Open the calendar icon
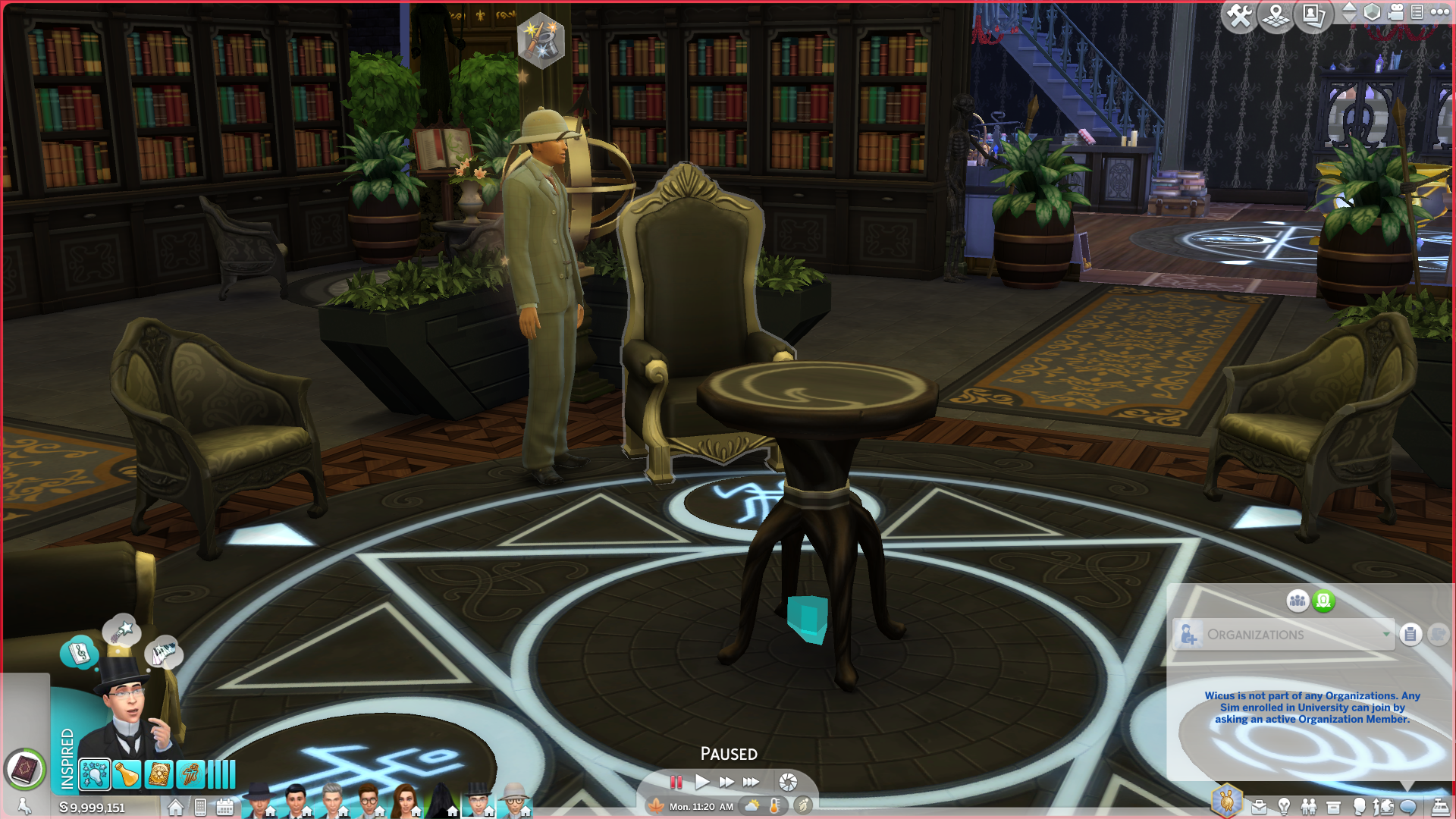Image resolution: width=1456 pixels, height=819 pixels. coord(225,808)
